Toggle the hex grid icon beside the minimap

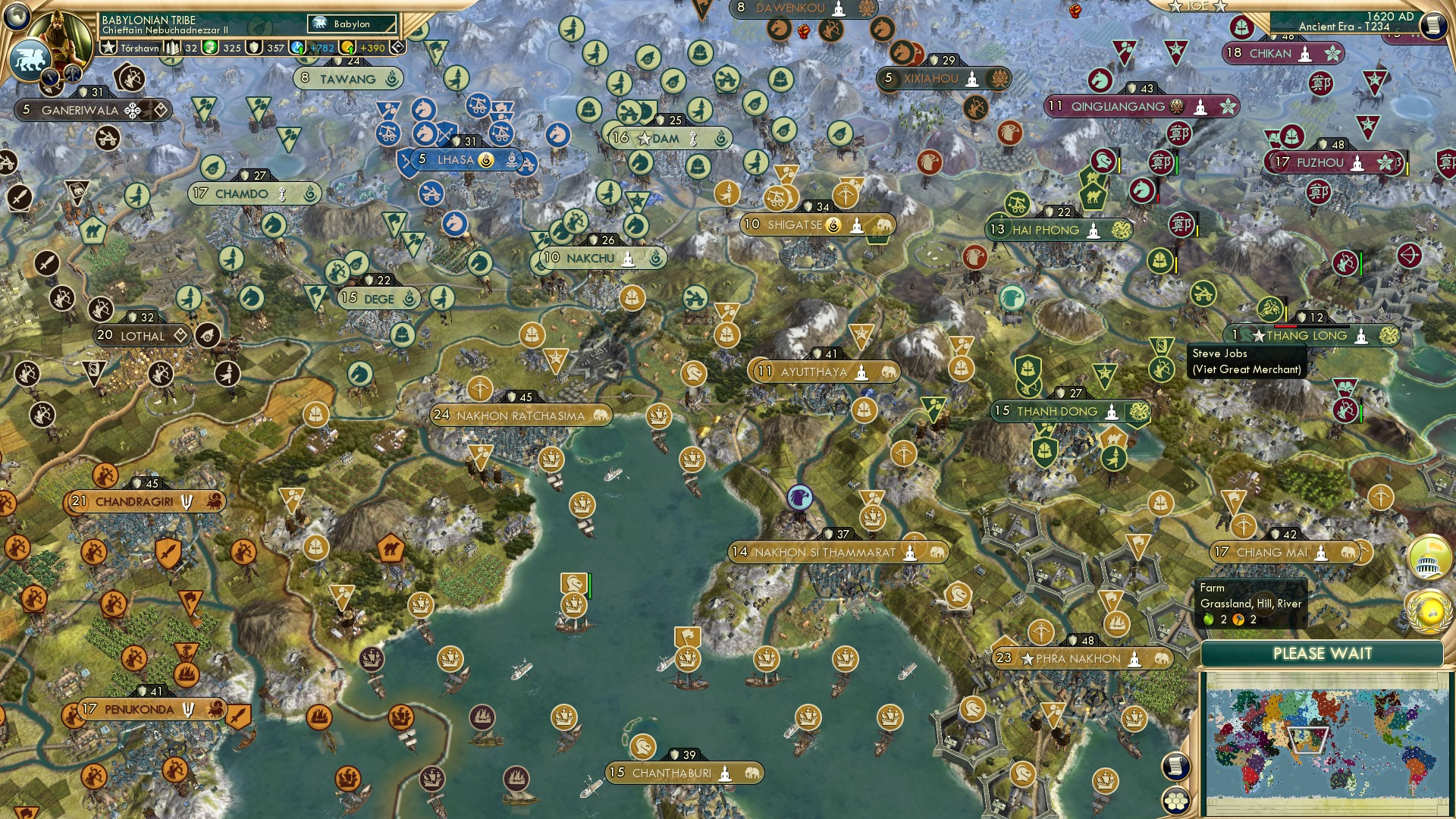(x=1176, y=802)
